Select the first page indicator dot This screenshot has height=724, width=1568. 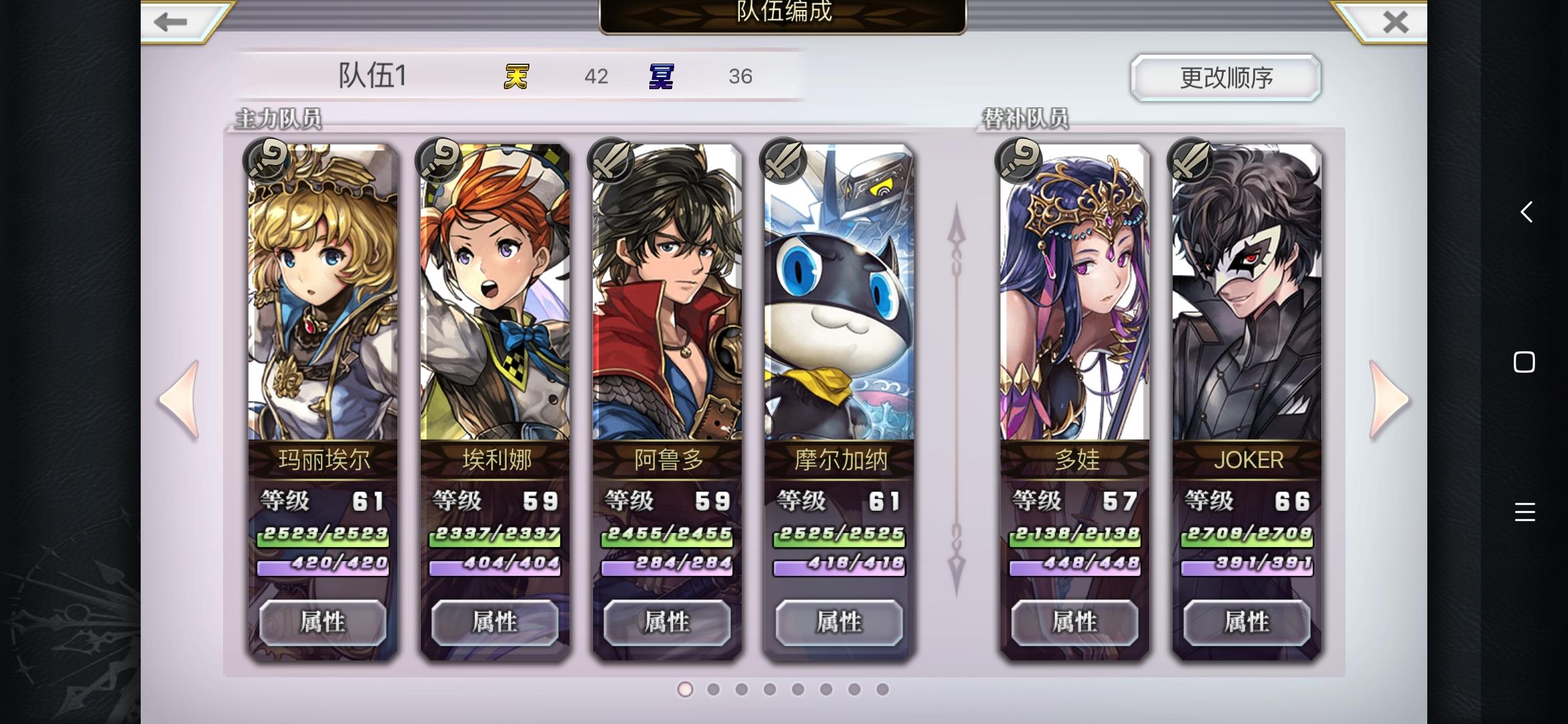click(685, 689)
